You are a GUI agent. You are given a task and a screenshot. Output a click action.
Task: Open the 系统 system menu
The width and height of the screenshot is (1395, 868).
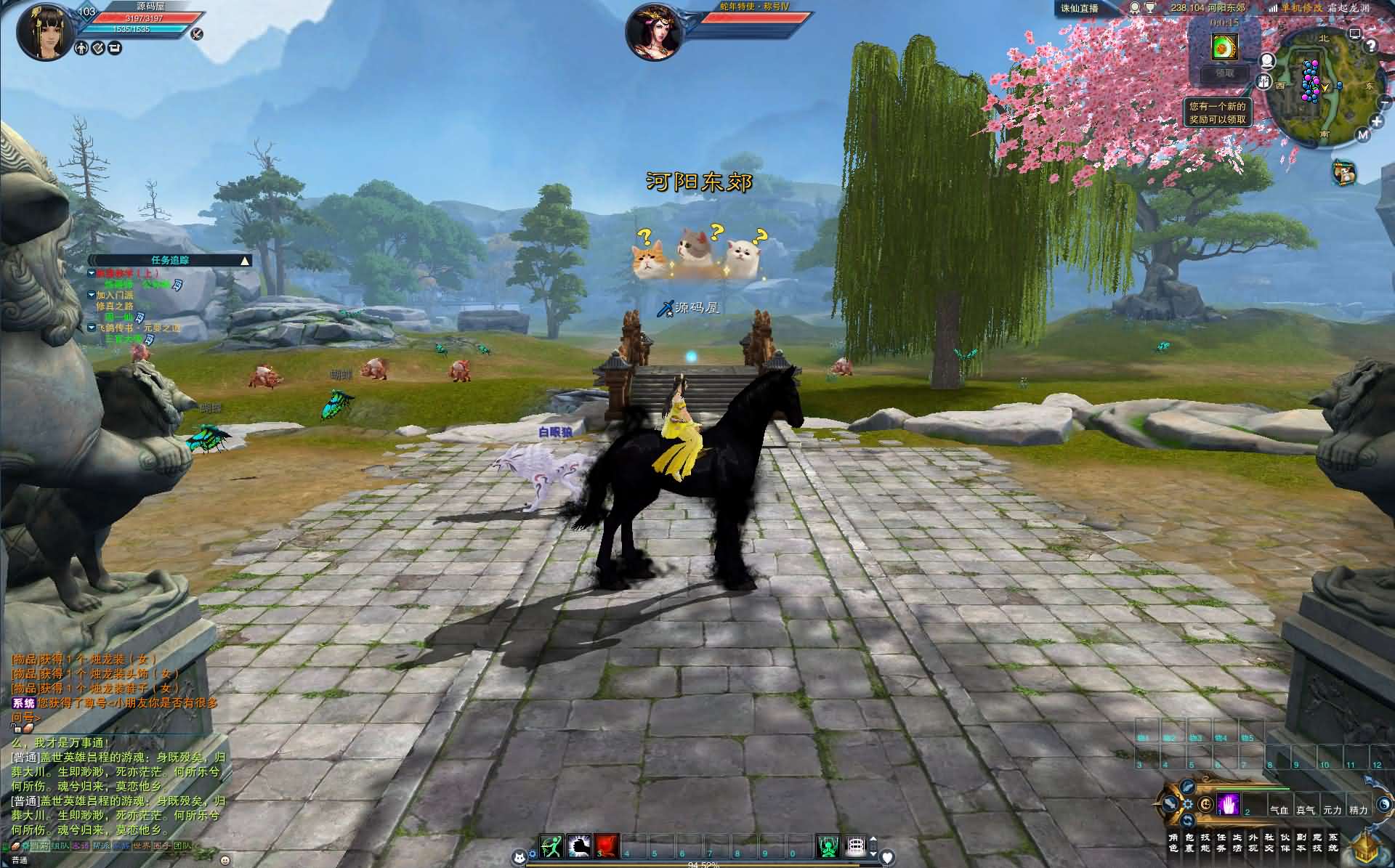tap(1333, 843)
